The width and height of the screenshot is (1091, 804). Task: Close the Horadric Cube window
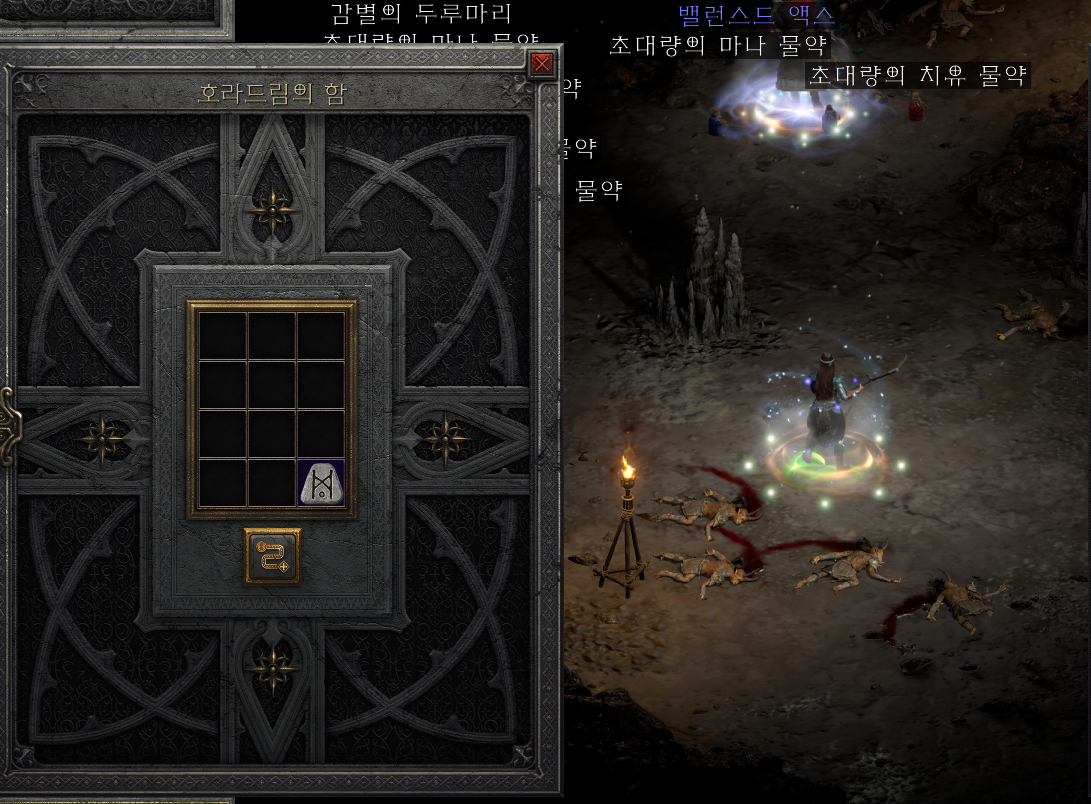pyautogui.click(x=542, y=65)
